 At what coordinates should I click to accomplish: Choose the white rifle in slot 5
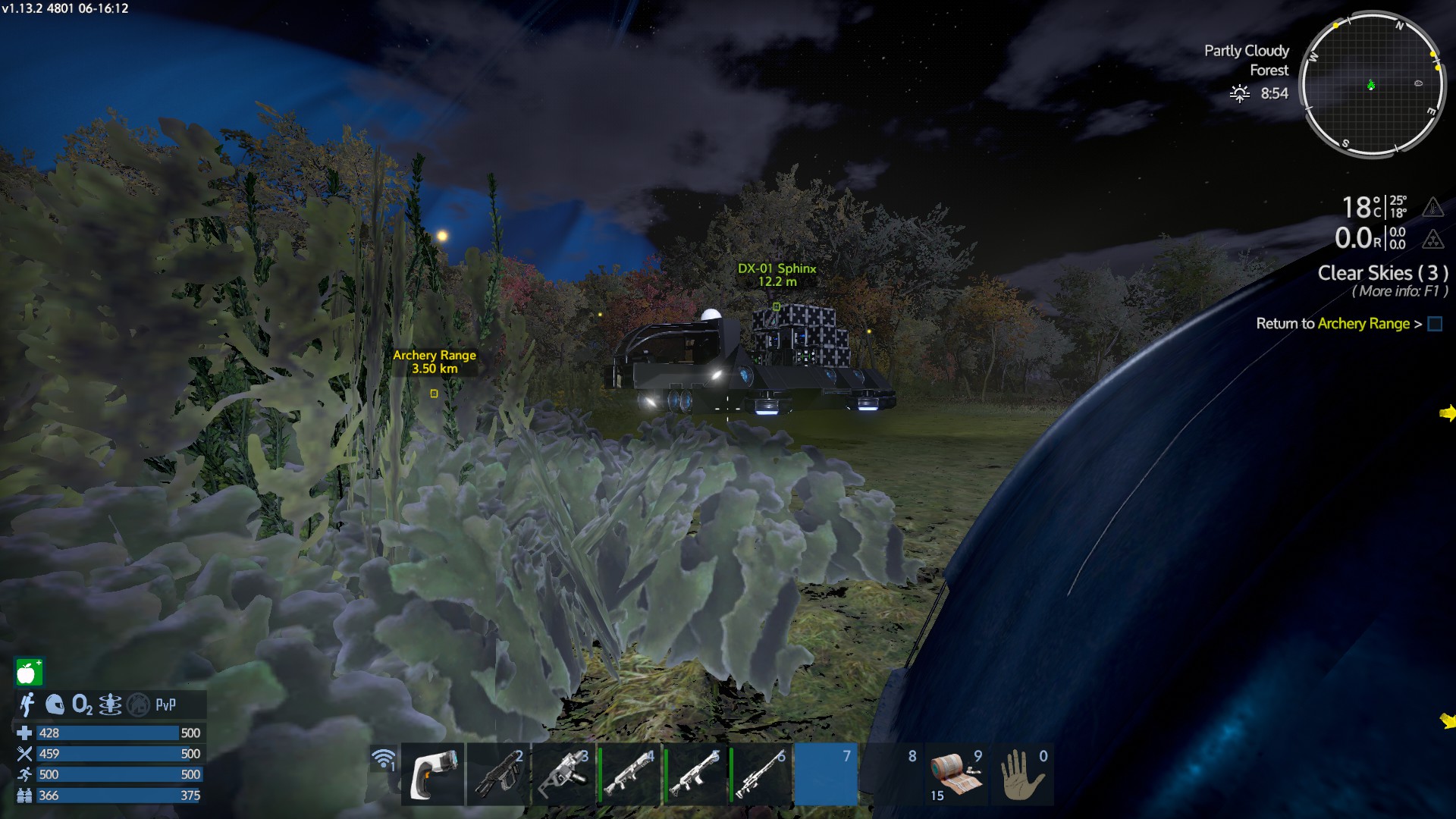[695, 774]
